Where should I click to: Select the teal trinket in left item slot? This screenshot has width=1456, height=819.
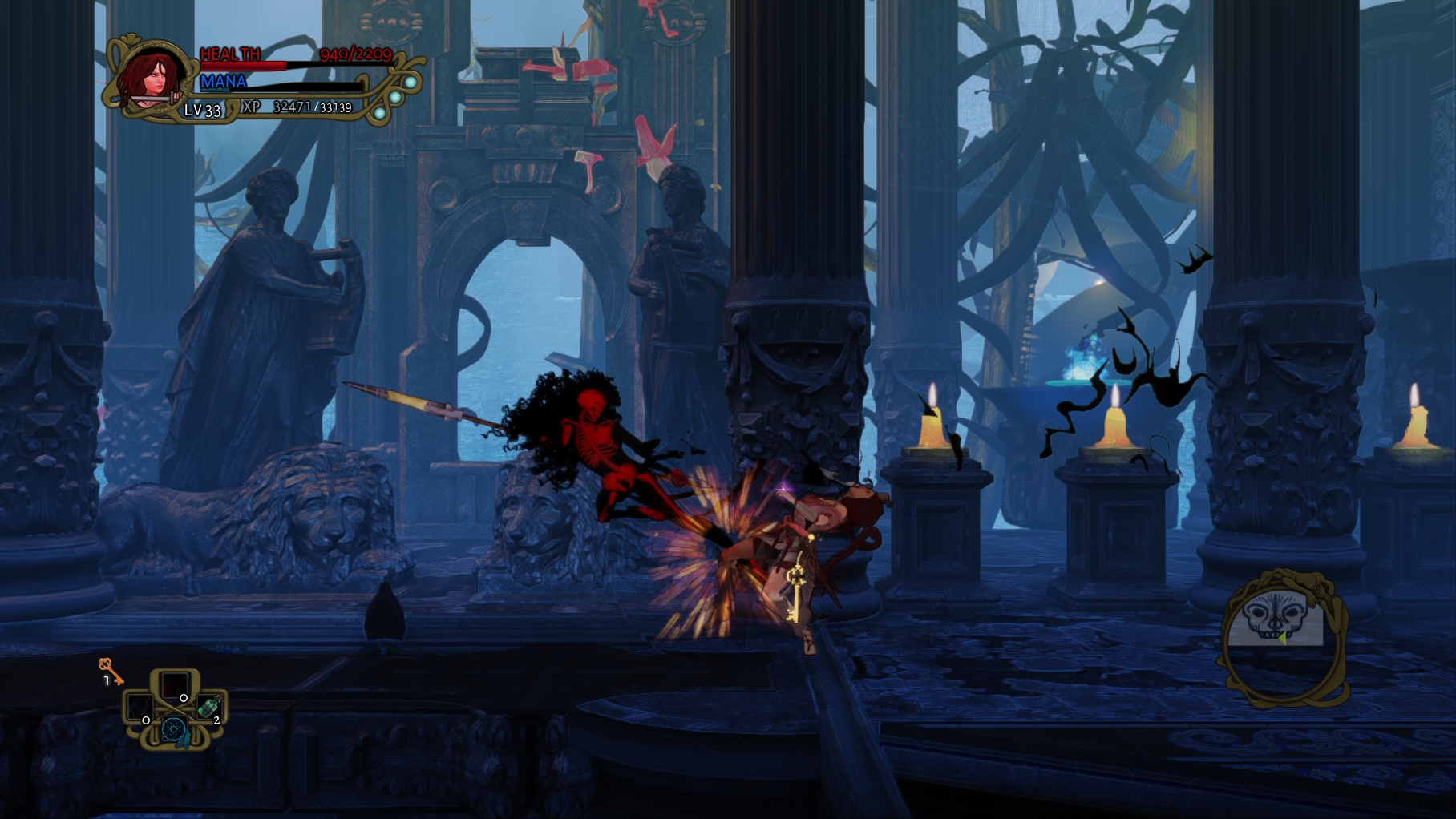[140, 708]
